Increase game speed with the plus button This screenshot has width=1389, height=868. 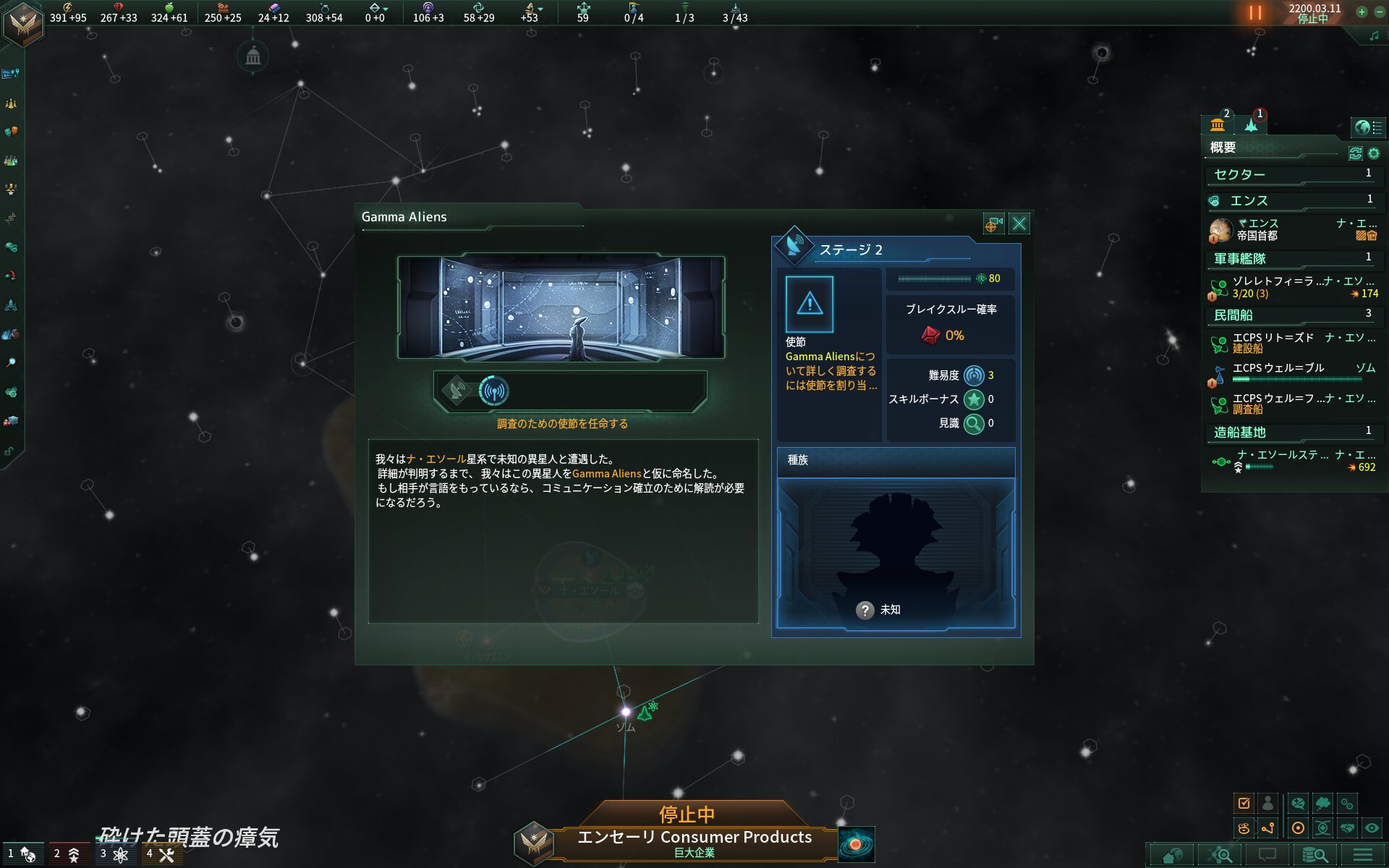coord(1362,12)
